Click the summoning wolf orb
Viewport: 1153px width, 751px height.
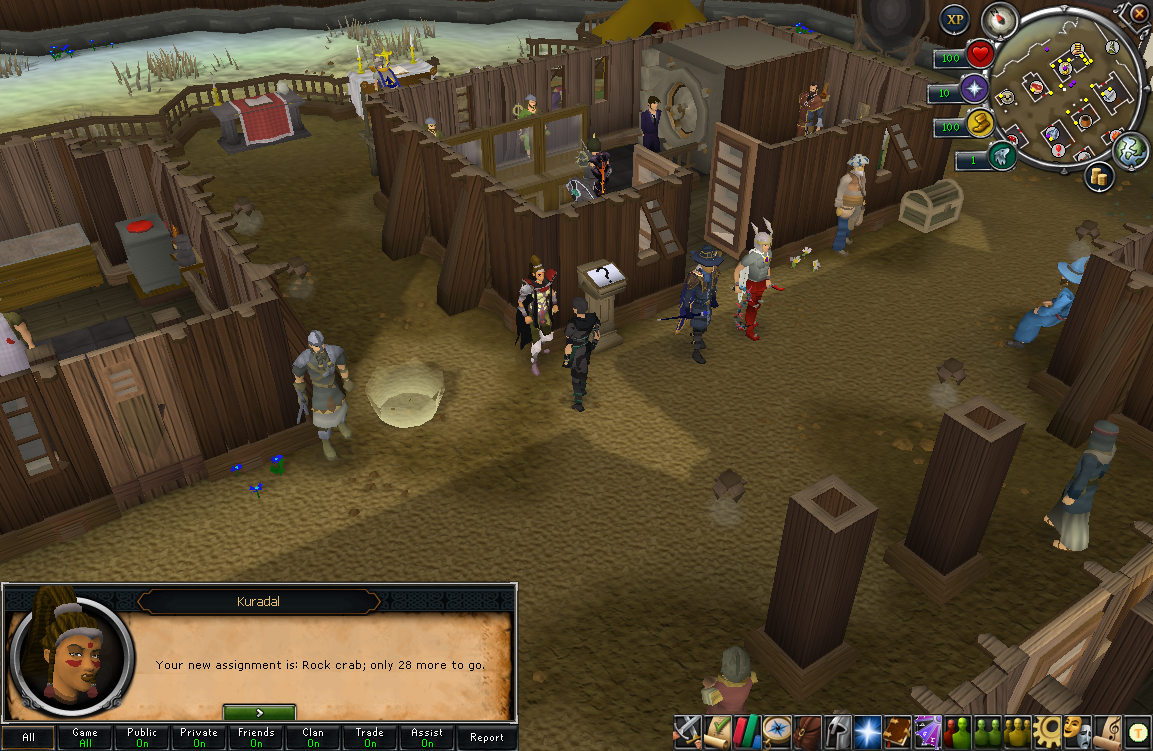(1002, 157)
